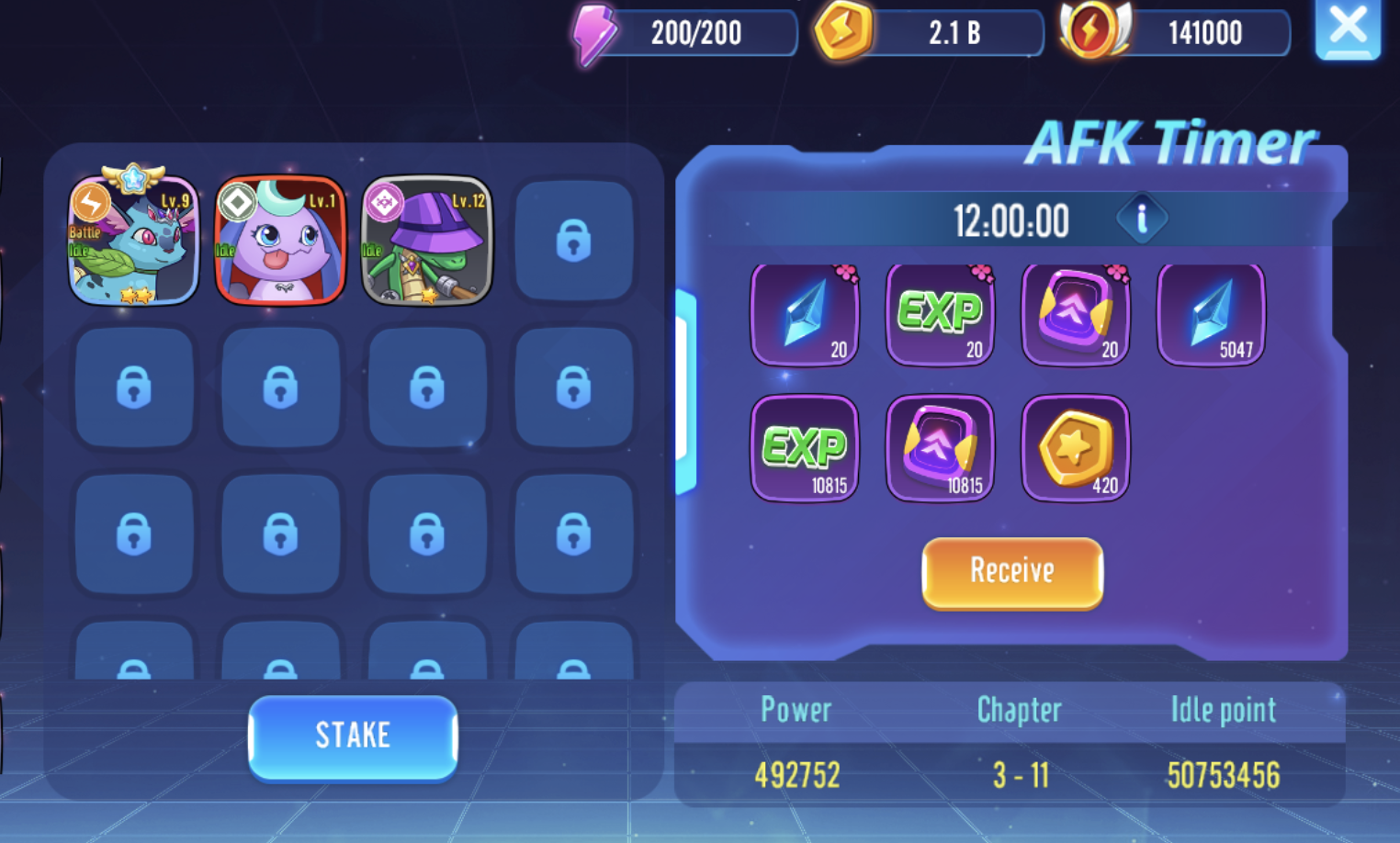Click the Receive button to claim rewards
This screenshot has height=843, width=1400.
1011,572
